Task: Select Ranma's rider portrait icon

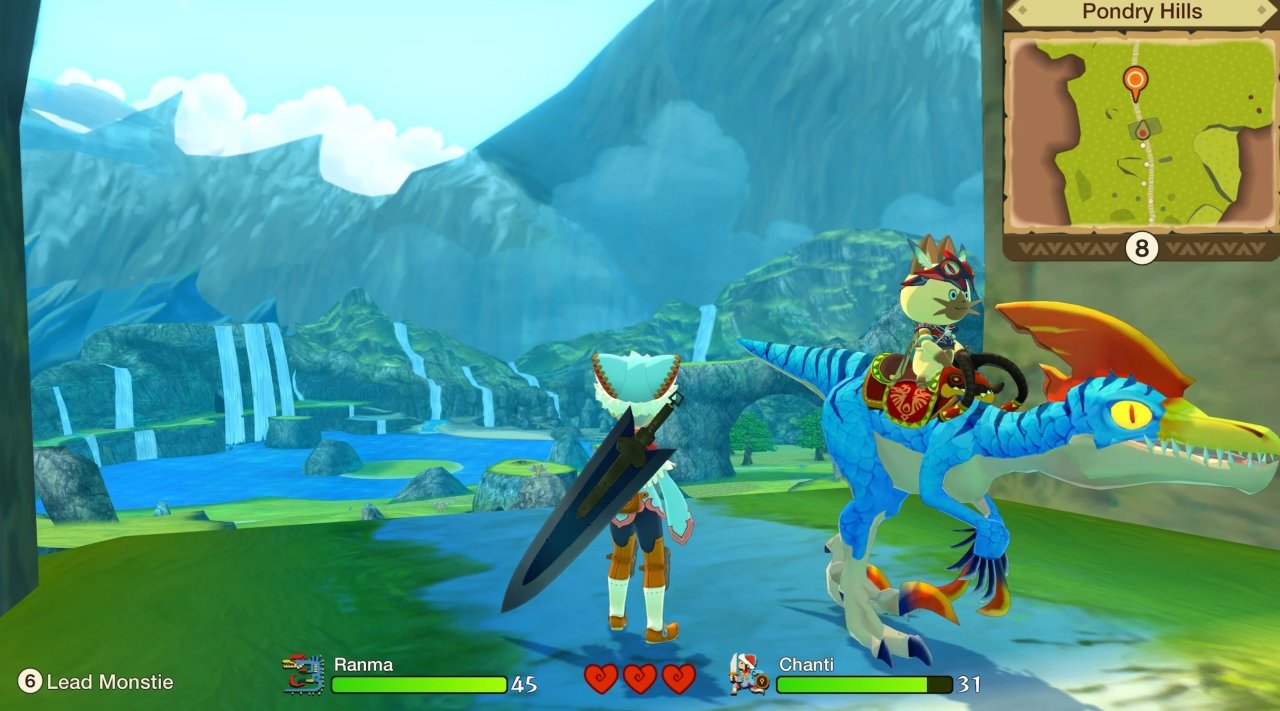Action: pyautogui.click(x=304, y=674)
